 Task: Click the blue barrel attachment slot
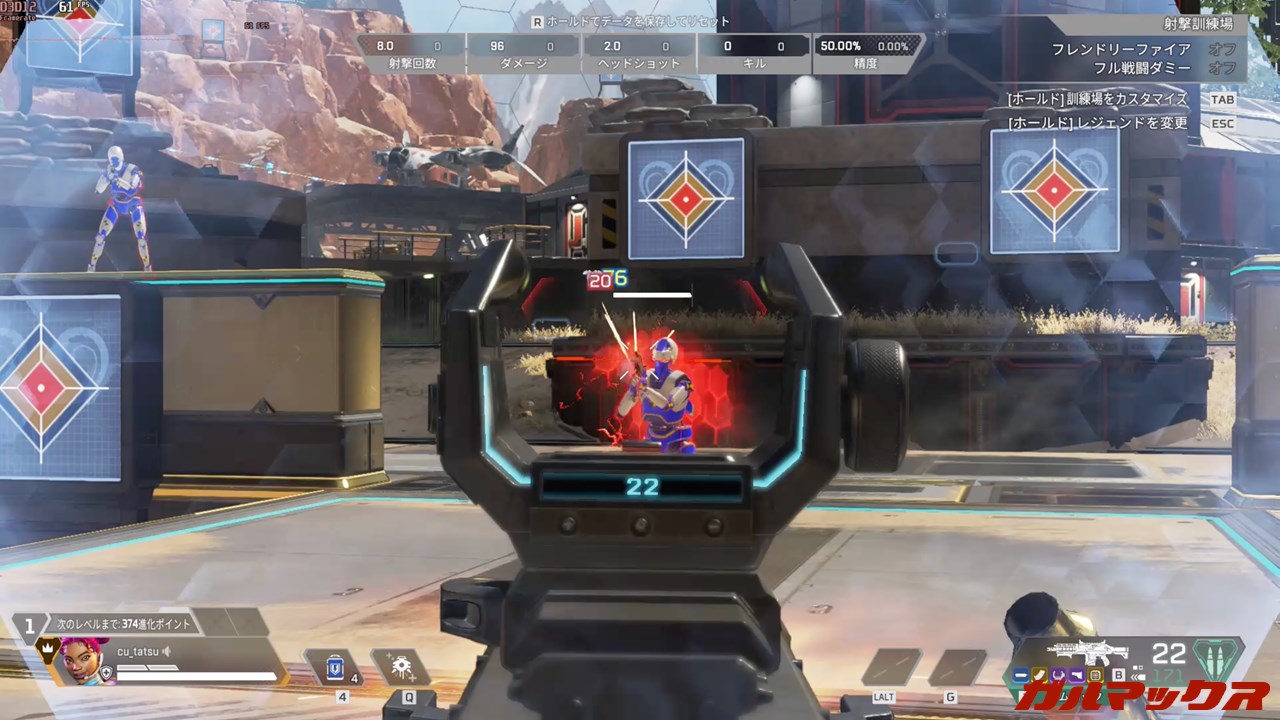[x=1020, y=675]
